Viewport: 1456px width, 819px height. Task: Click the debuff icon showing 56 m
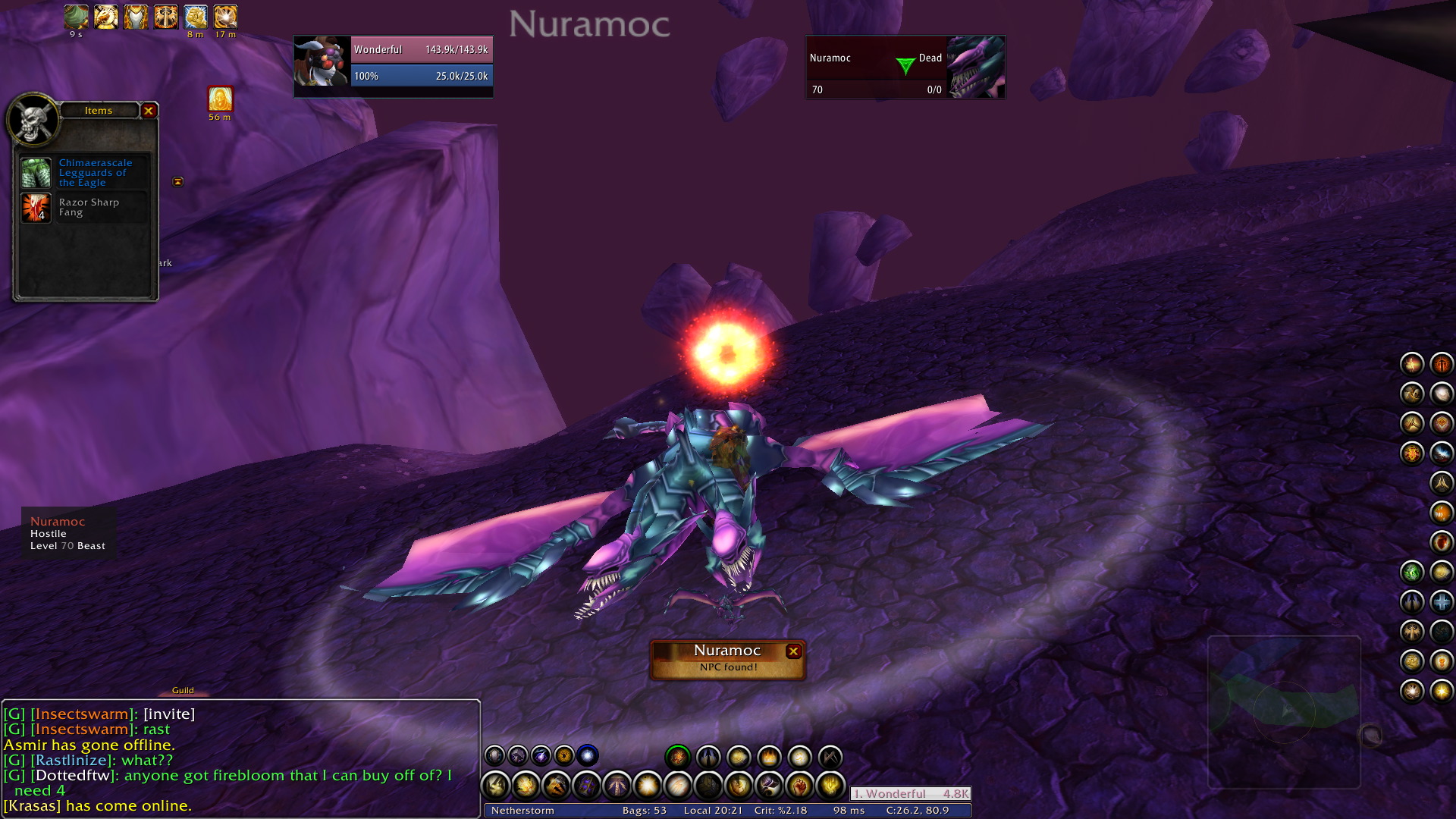point(220,99)
